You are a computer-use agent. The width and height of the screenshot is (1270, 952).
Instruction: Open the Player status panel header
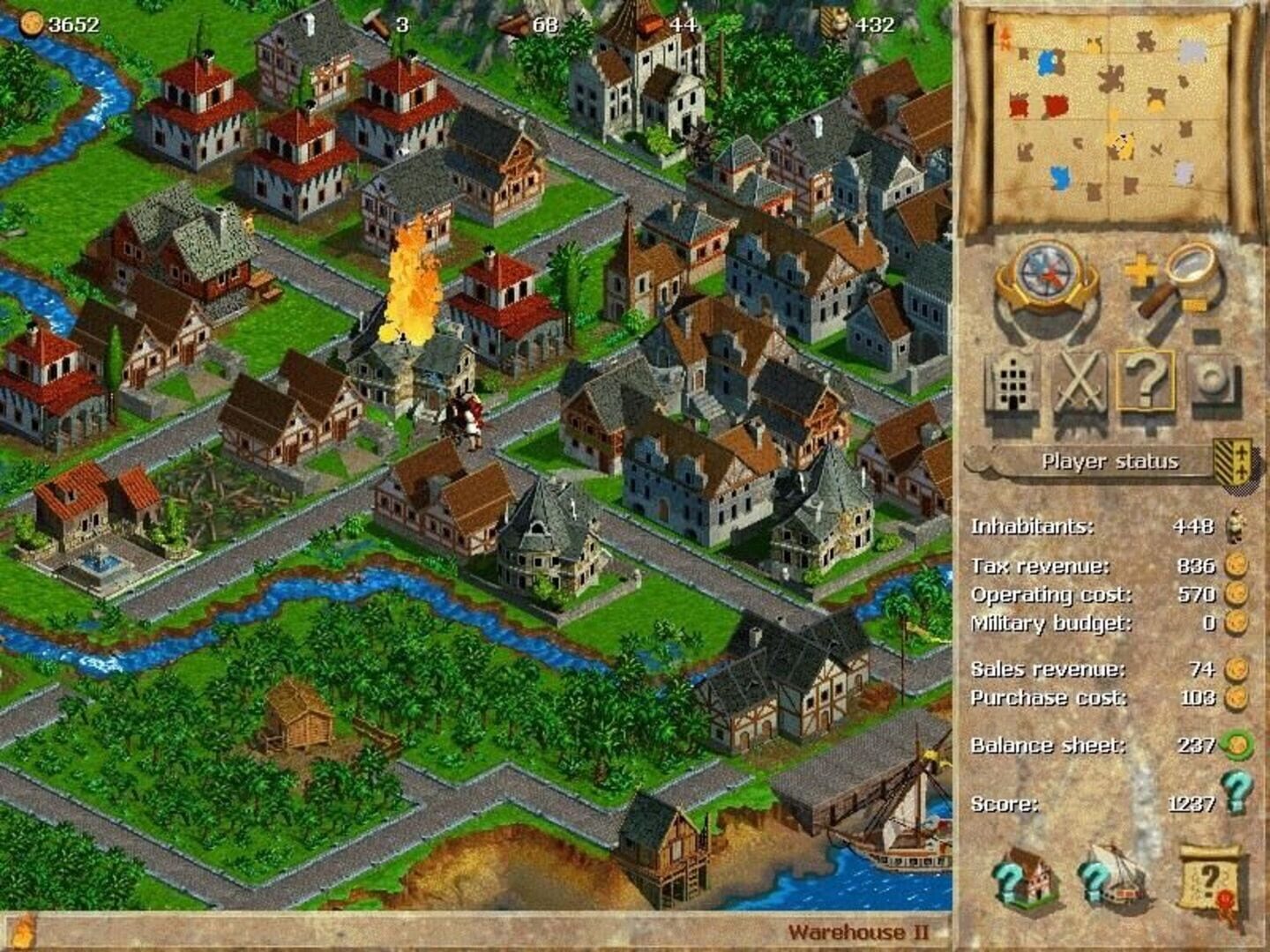tap(1110, 460)
